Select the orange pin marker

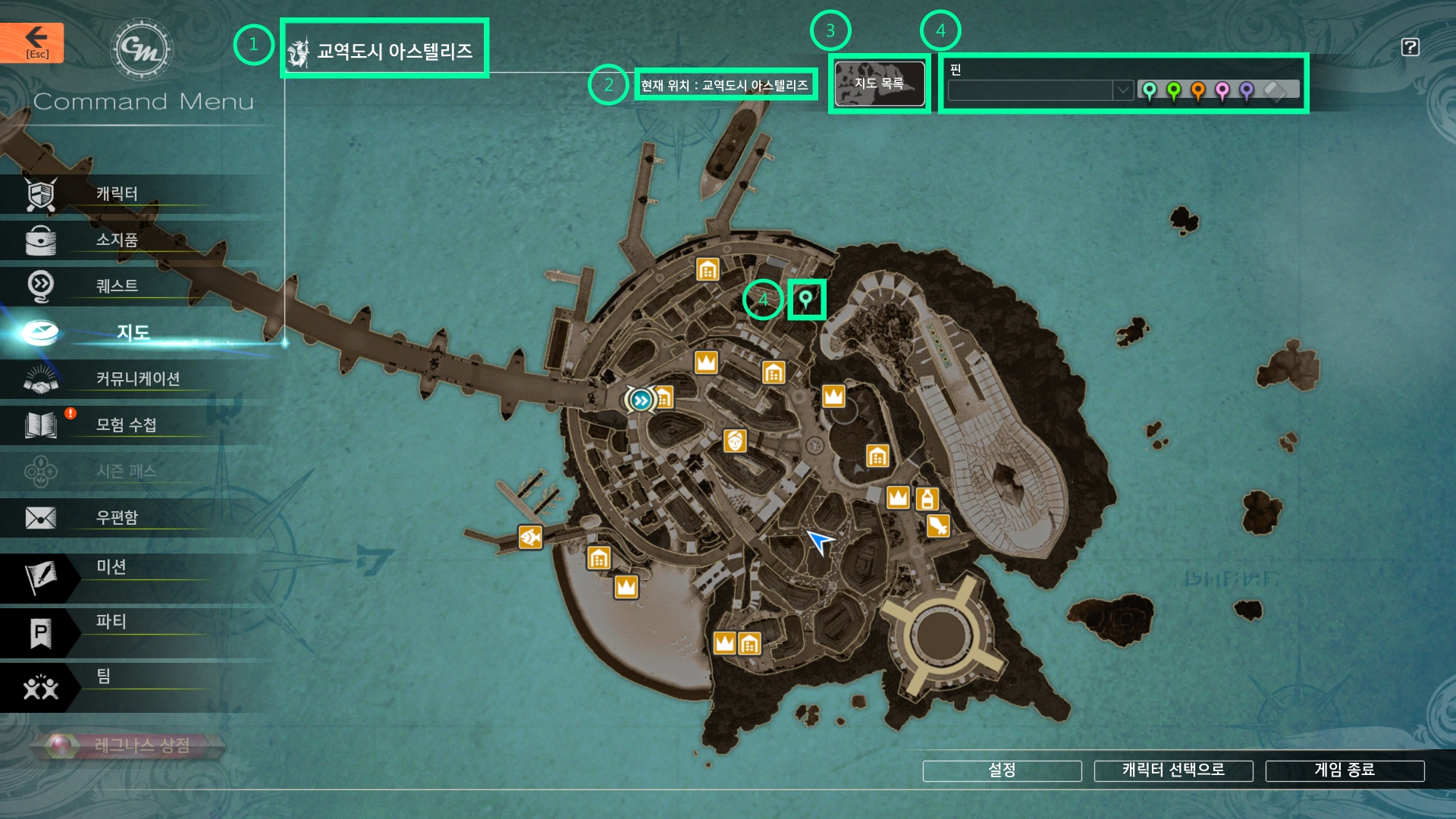pyautogui.click(x=1198, y=91)
